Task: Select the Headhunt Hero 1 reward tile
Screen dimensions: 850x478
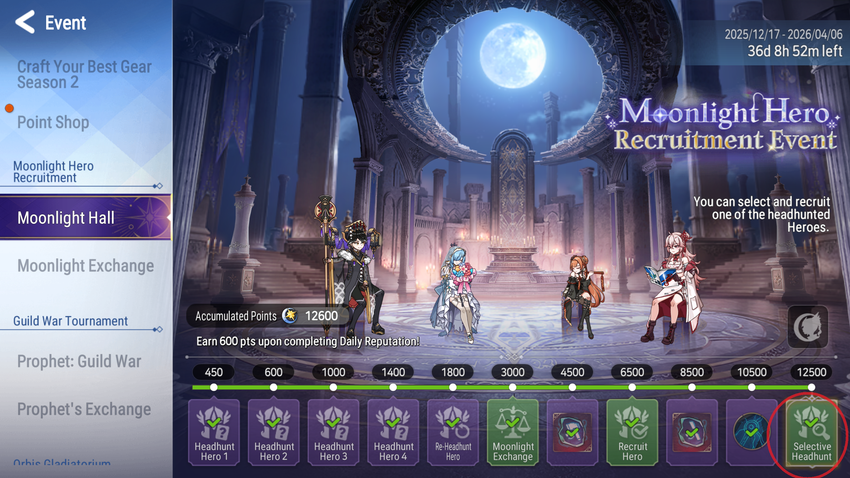Action: (214, 432)
